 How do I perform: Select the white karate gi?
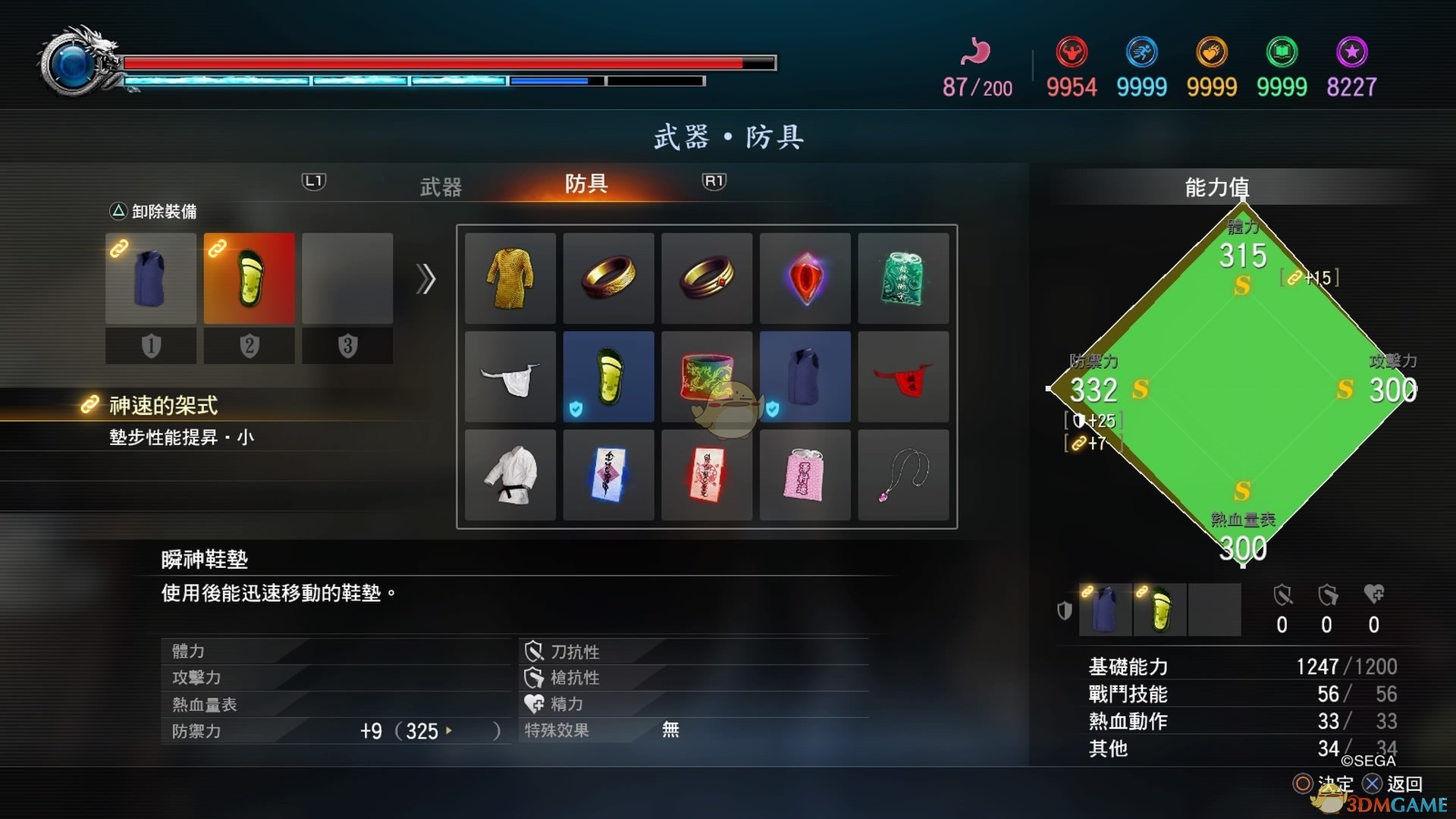(510, 475)
